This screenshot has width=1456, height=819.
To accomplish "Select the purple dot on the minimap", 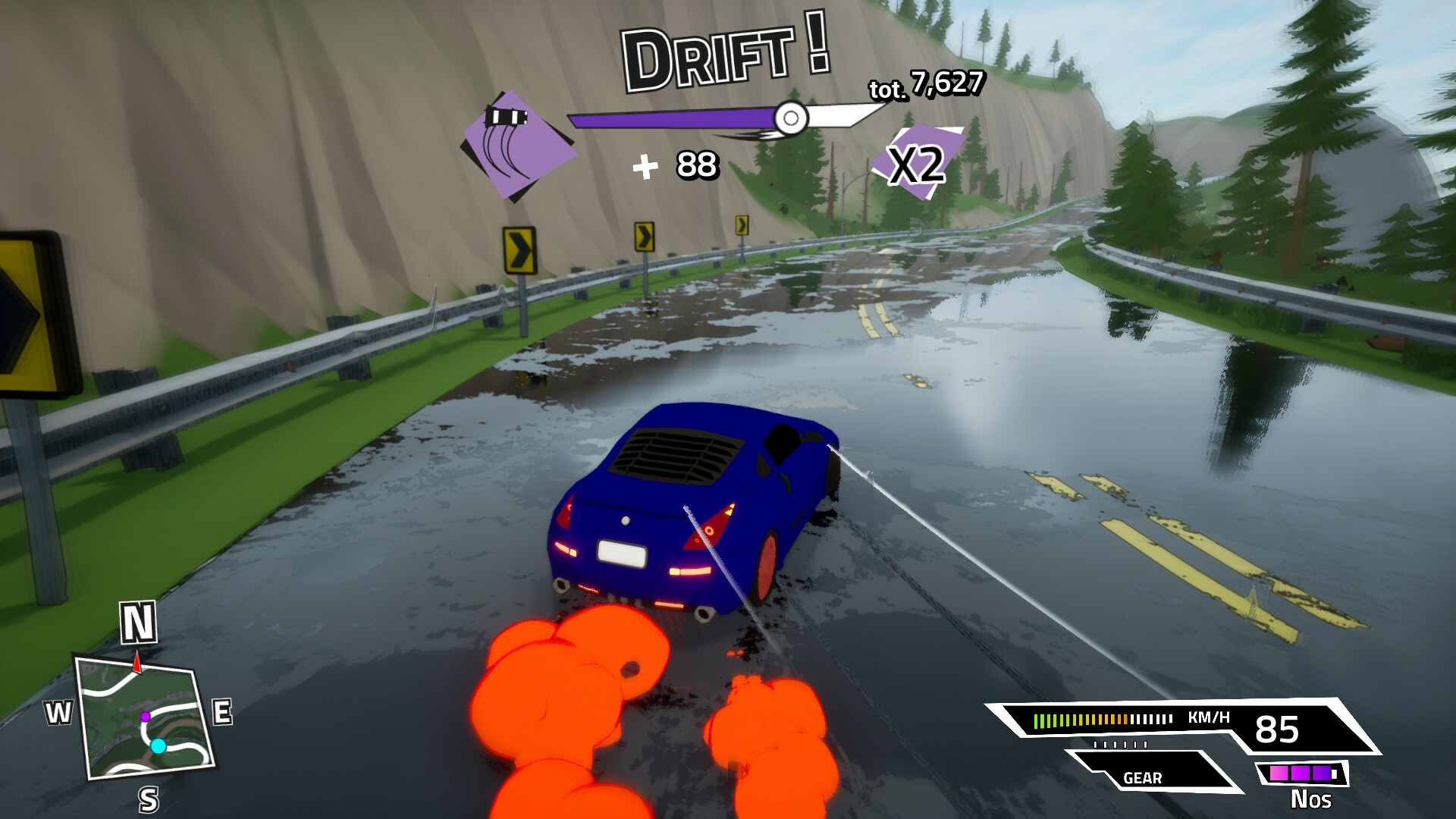I will point(145,717).
